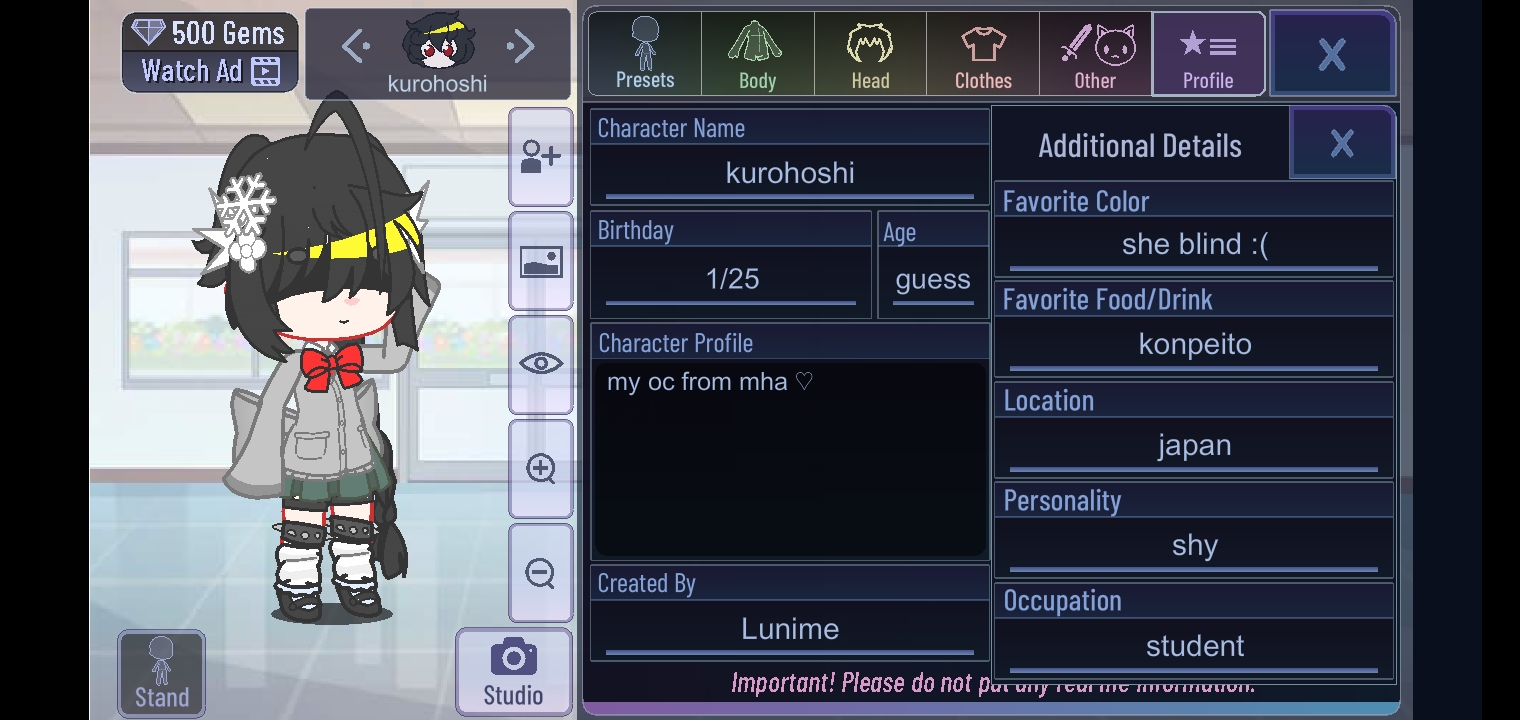Switch to the Body tab
Viewport: 1520px width, 720px height.
click(757, 55)
